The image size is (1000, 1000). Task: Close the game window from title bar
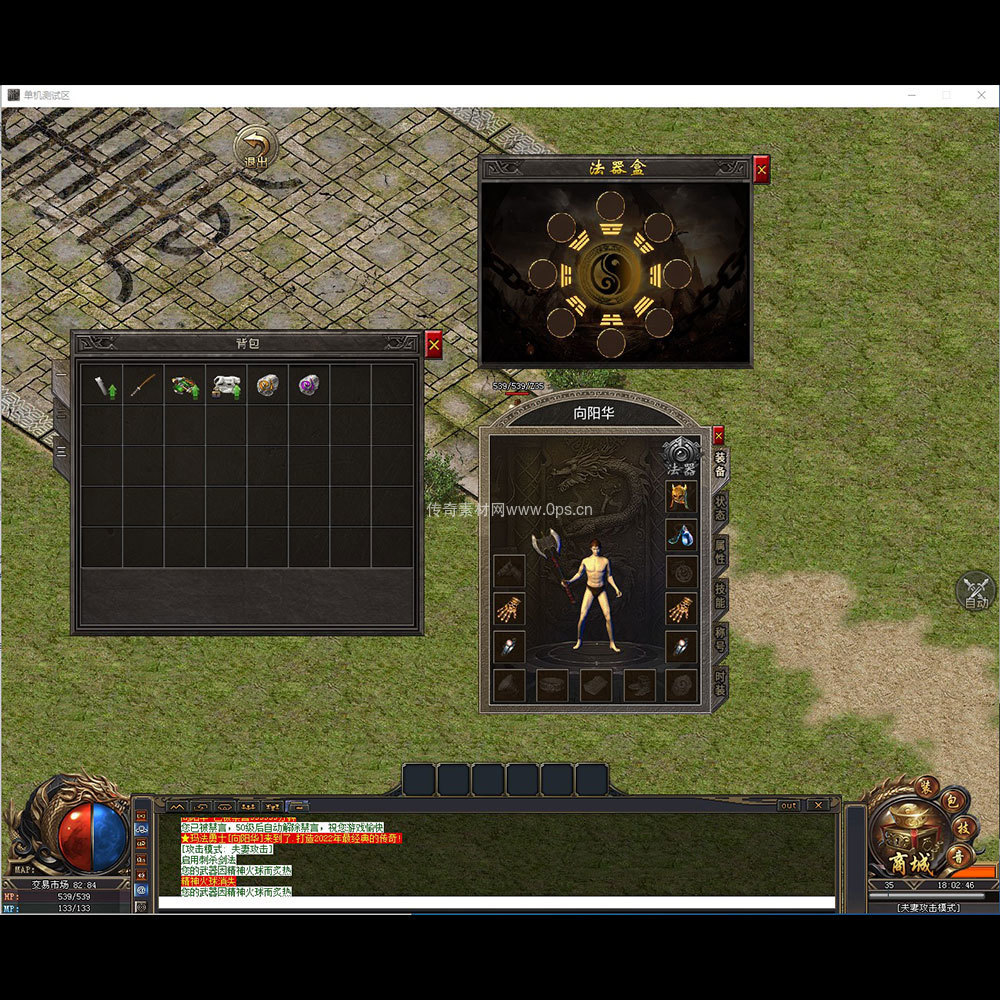980,95
